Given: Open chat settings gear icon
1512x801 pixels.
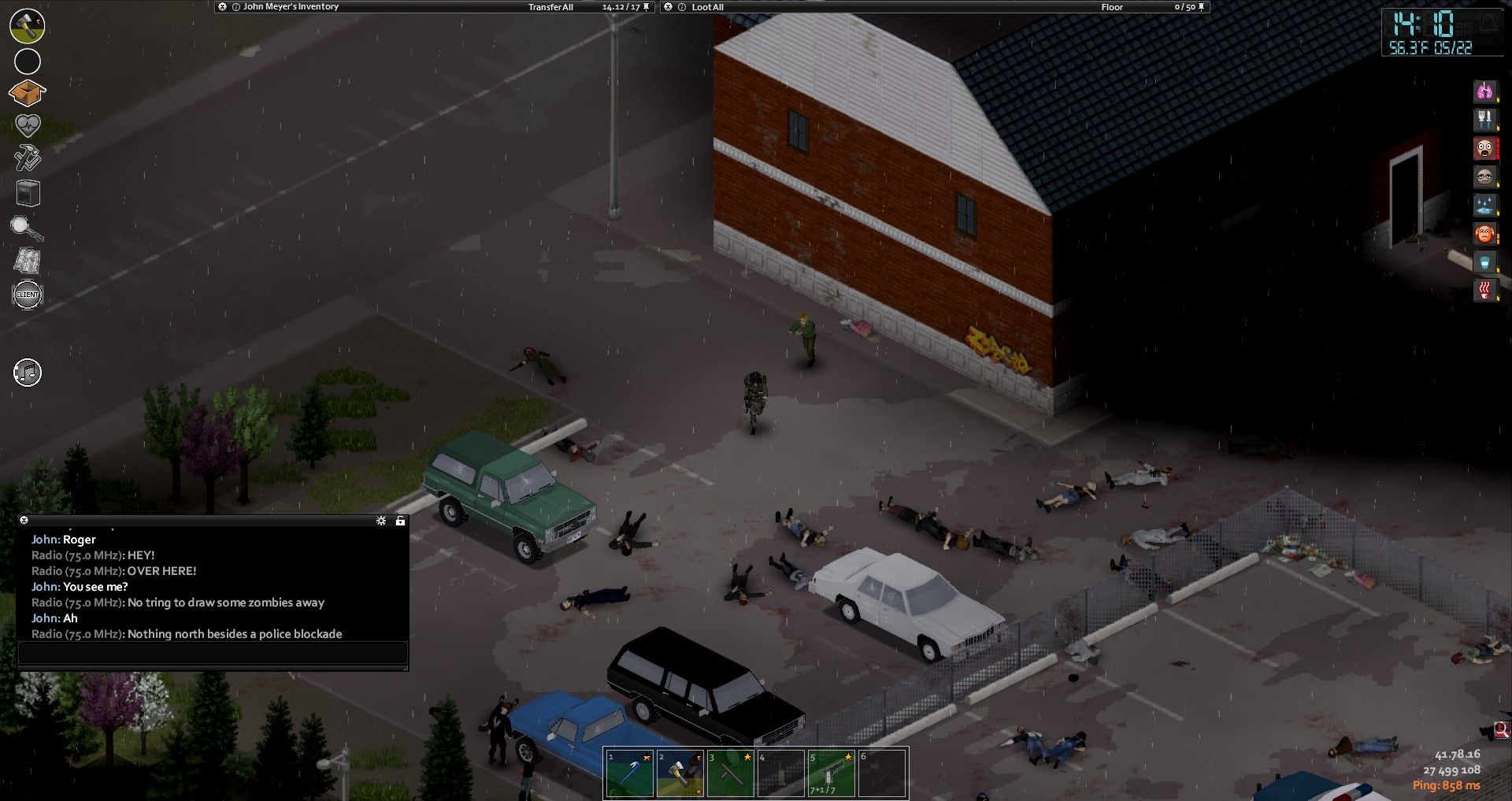Looking at the screenshot, I should coord(381,521).
